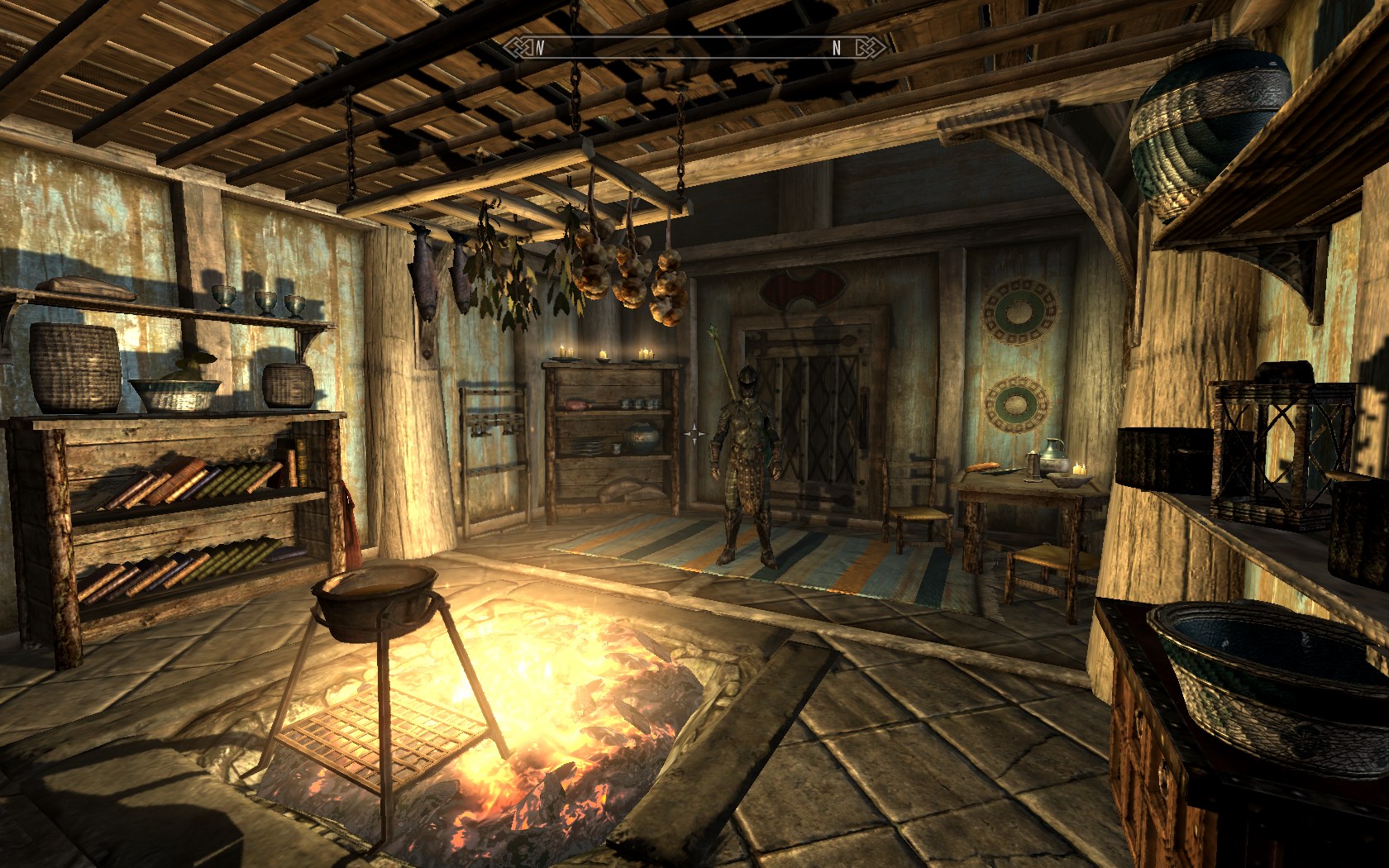Select the upper green plate on the wall
Viewport: 1389px width, 868px height.
tap(1019, 314)
